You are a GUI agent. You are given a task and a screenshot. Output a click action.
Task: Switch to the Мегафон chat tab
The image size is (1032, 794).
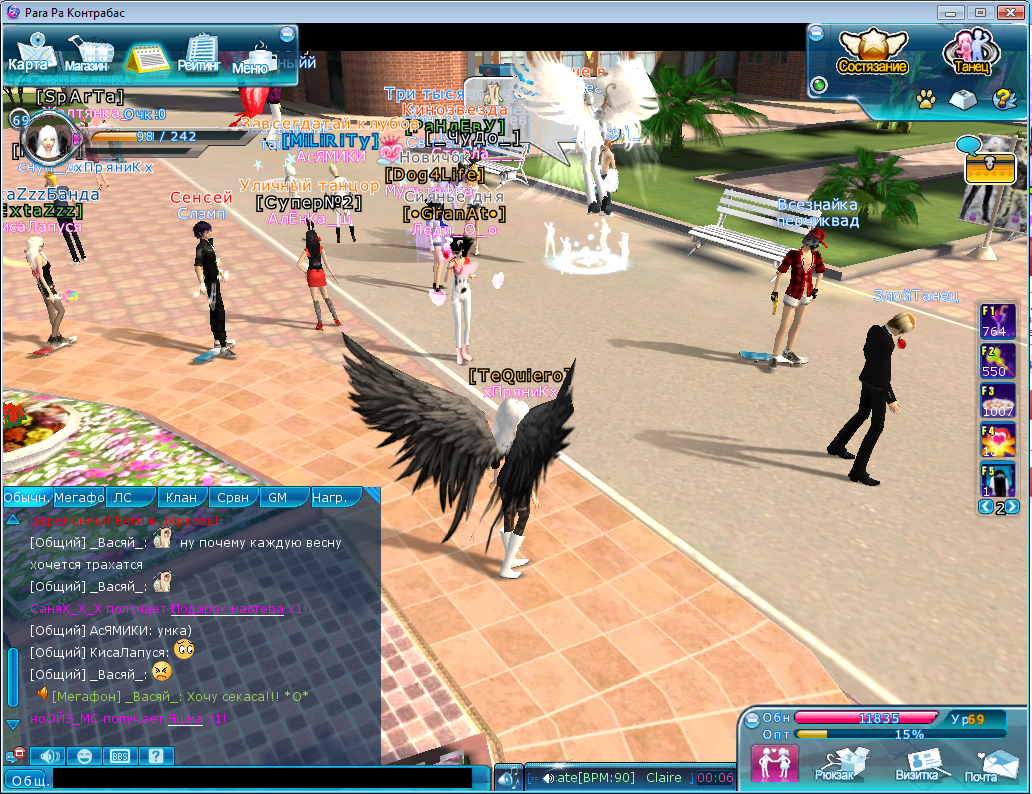pos(79,497)
